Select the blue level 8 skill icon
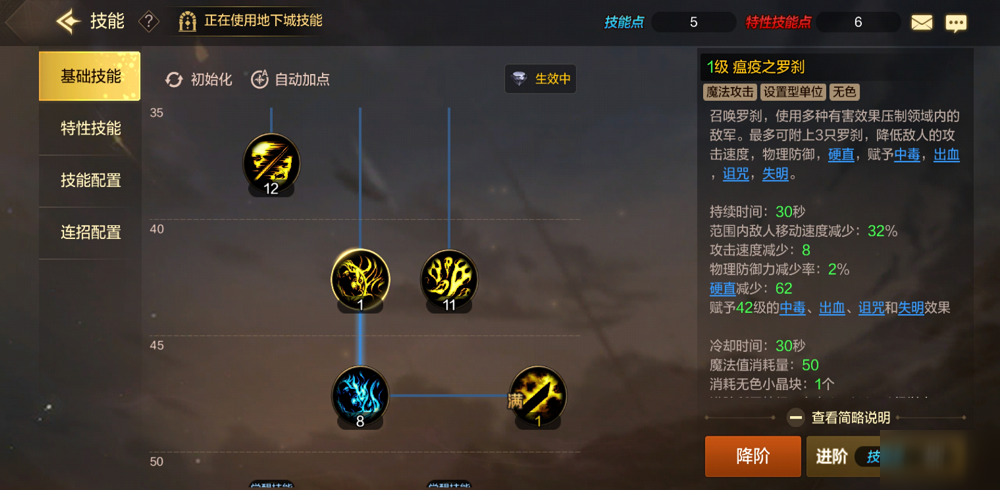This screenshot has height=490, width=1000. click(360, 394)
